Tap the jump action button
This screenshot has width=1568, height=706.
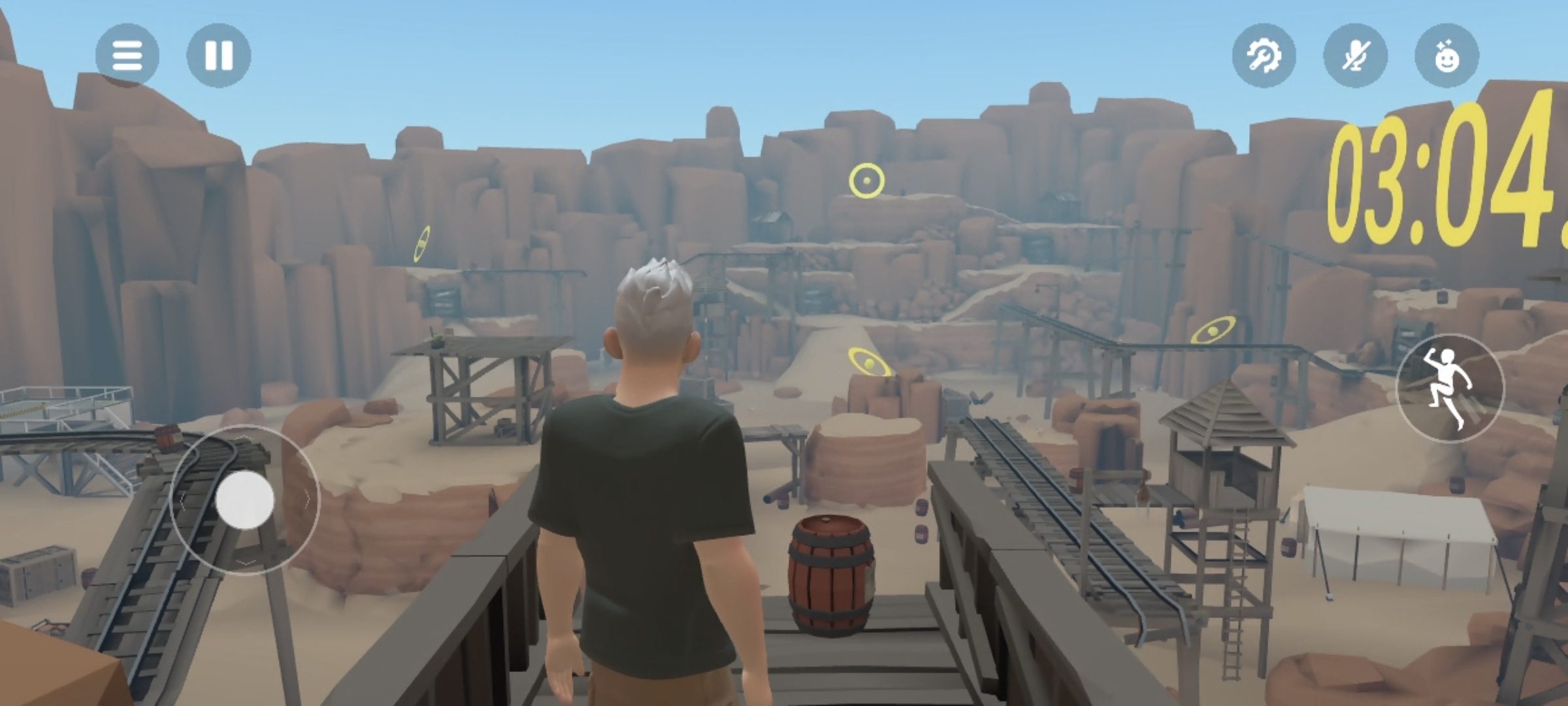point(1450,388)
